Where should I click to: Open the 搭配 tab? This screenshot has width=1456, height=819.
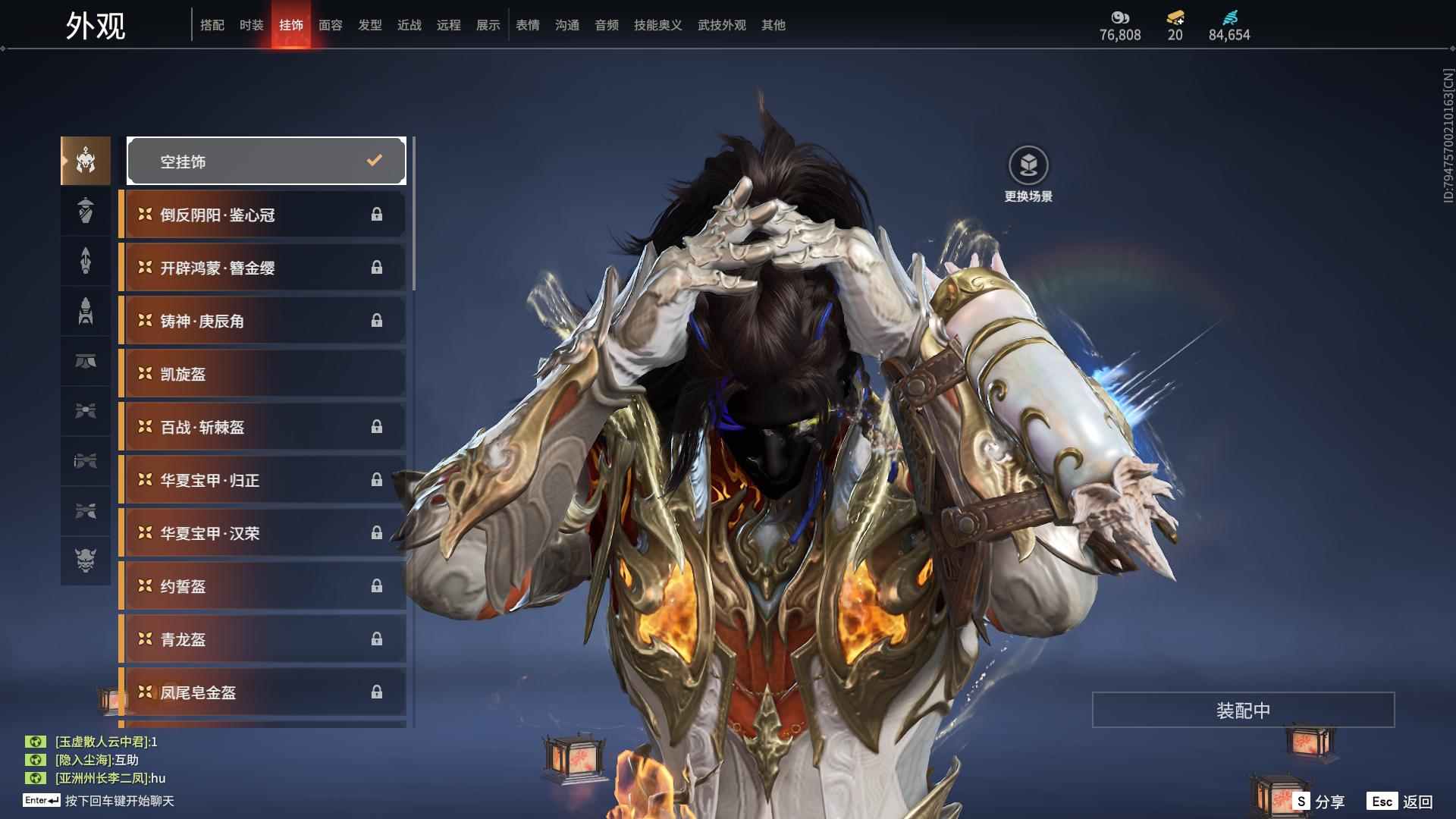coord(212,25)
